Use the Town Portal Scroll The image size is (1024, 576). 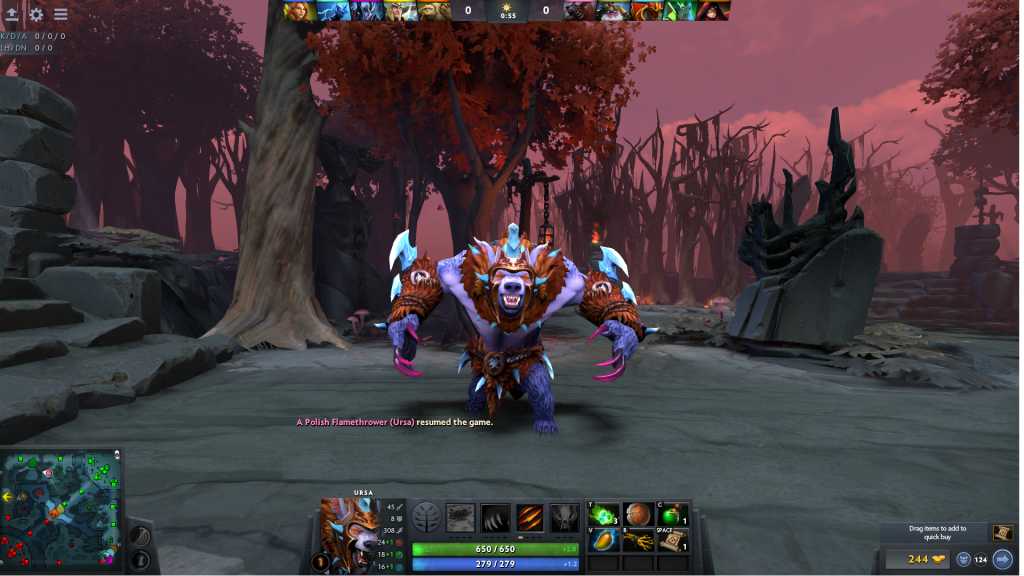point(672,541)
